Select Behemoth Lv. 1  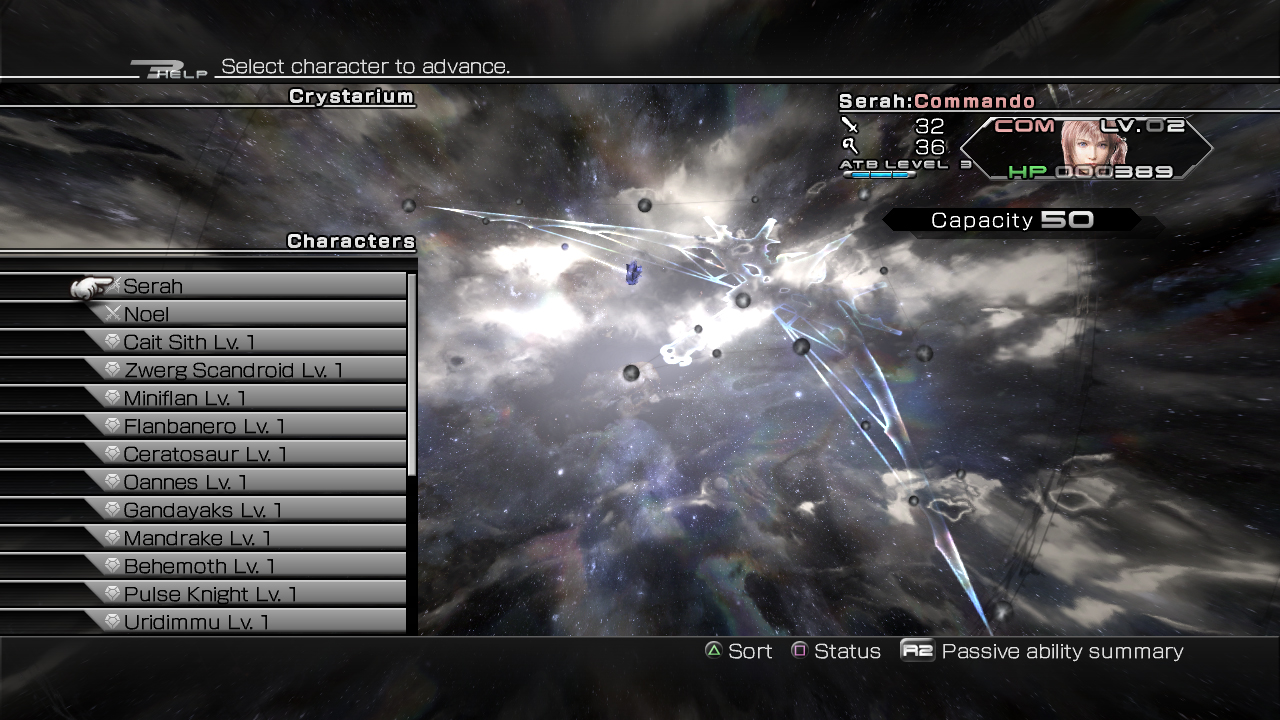[240, 566]
